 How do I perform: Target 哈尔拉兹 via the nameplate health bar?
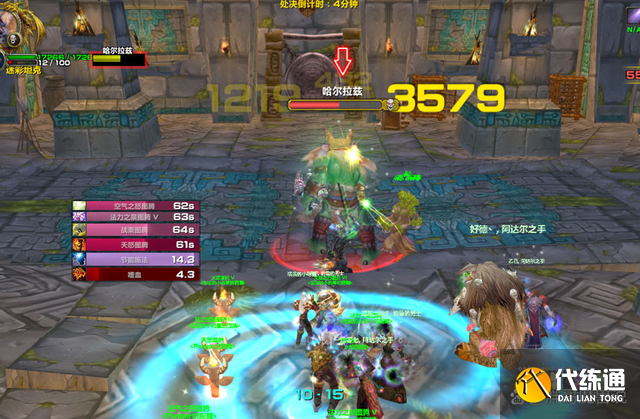click(x=334, y=103)
